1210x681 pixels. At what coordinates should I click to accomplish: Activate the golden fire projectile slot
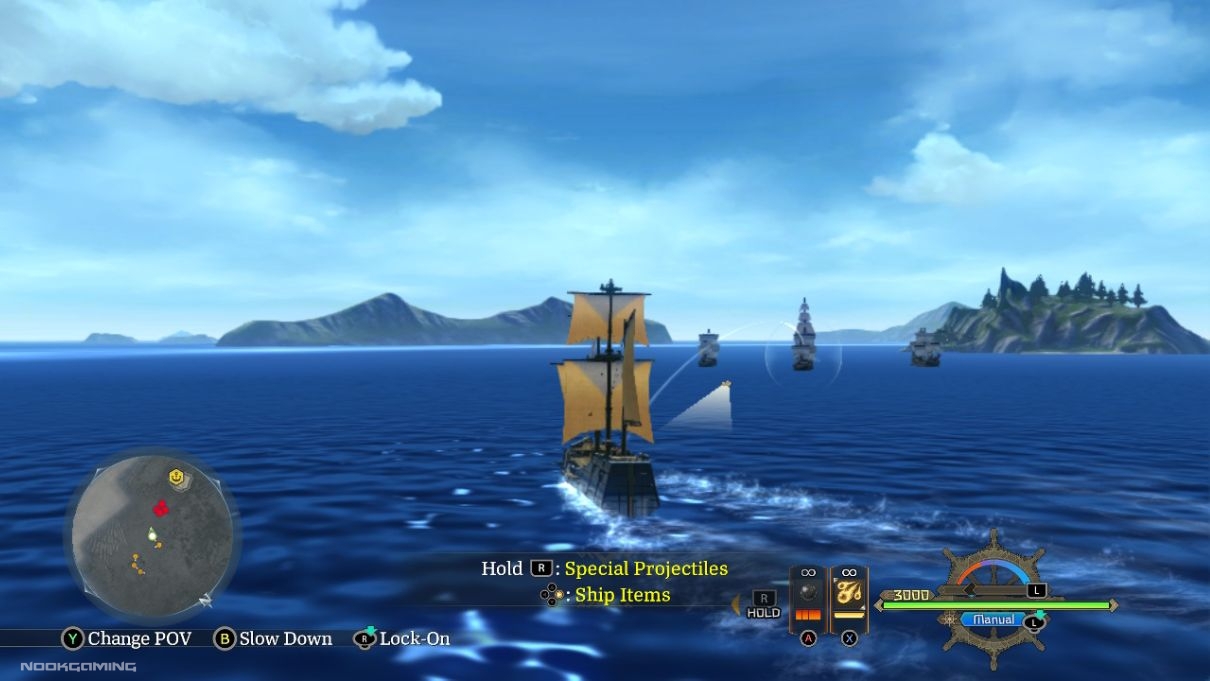tap(849, 596)
